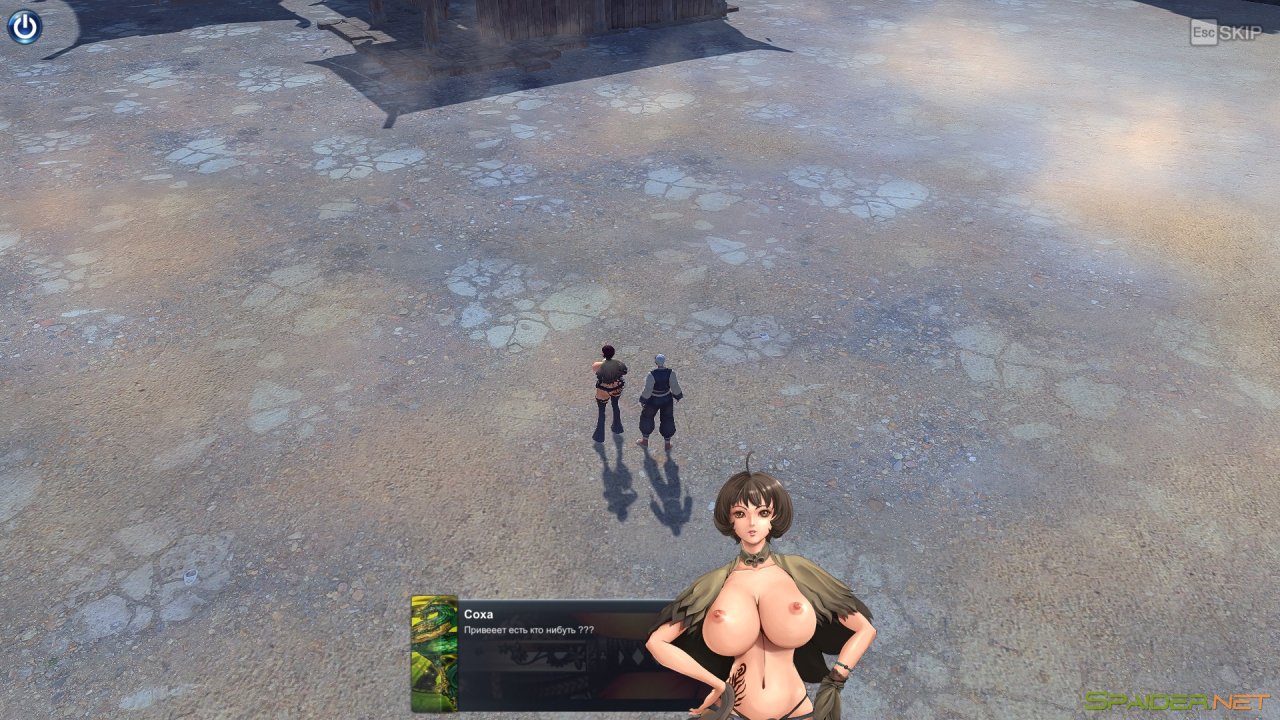Viewport: 1280px width, 720px height.
Task: Select the green dragon portrait thumbnail
Action: pos(434,653)
